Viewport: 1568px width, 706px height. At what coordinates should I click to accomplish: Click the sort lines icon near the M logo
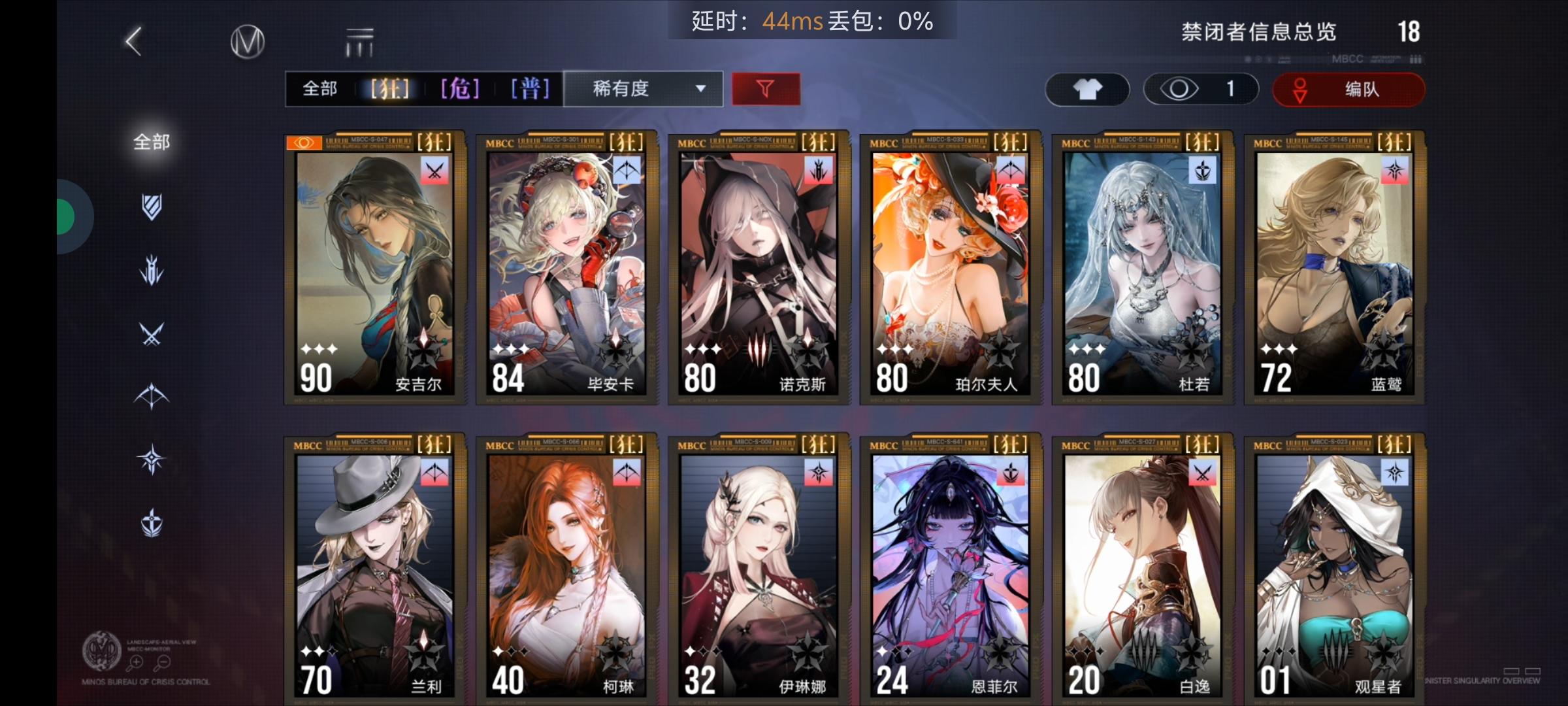(360, 41)
